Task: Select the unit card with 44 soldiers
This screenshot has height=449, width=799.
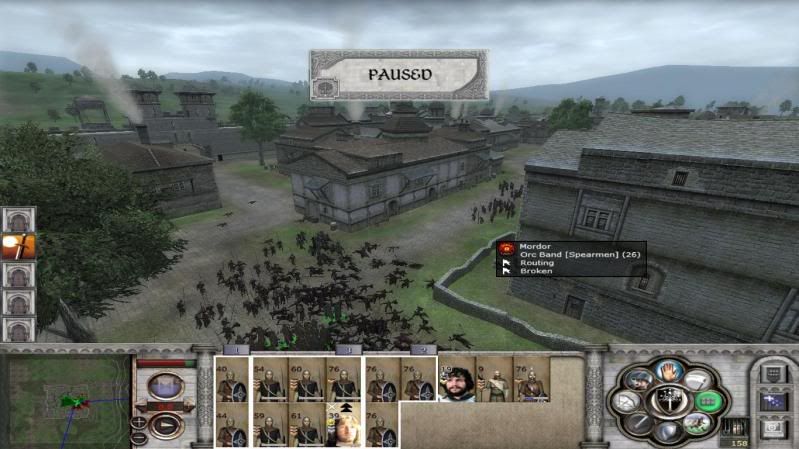Action: [x=233, y=426]
